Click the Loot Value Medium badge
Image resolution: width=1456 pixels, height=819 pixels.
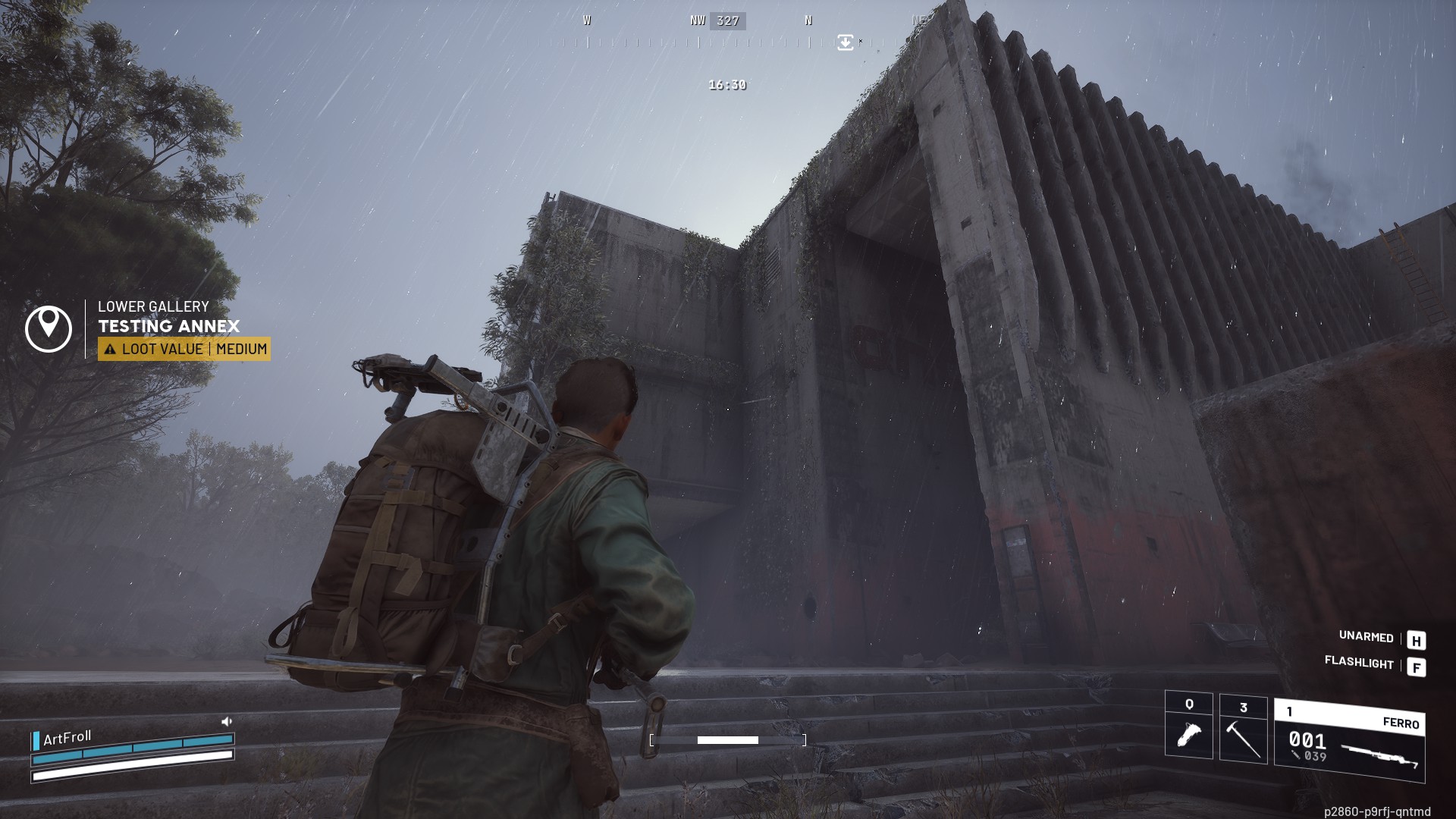[184, 349]
